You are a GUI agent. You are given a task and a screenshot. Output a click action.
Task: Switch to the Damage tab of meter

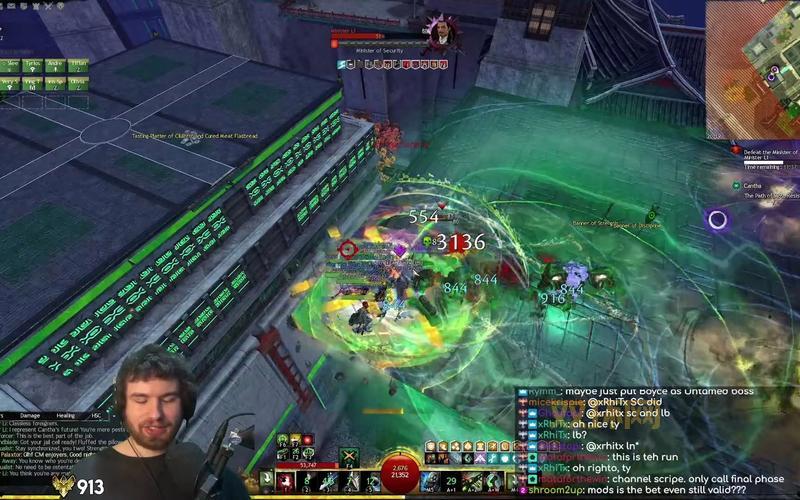pyautogui.click(x=31, y=415)
